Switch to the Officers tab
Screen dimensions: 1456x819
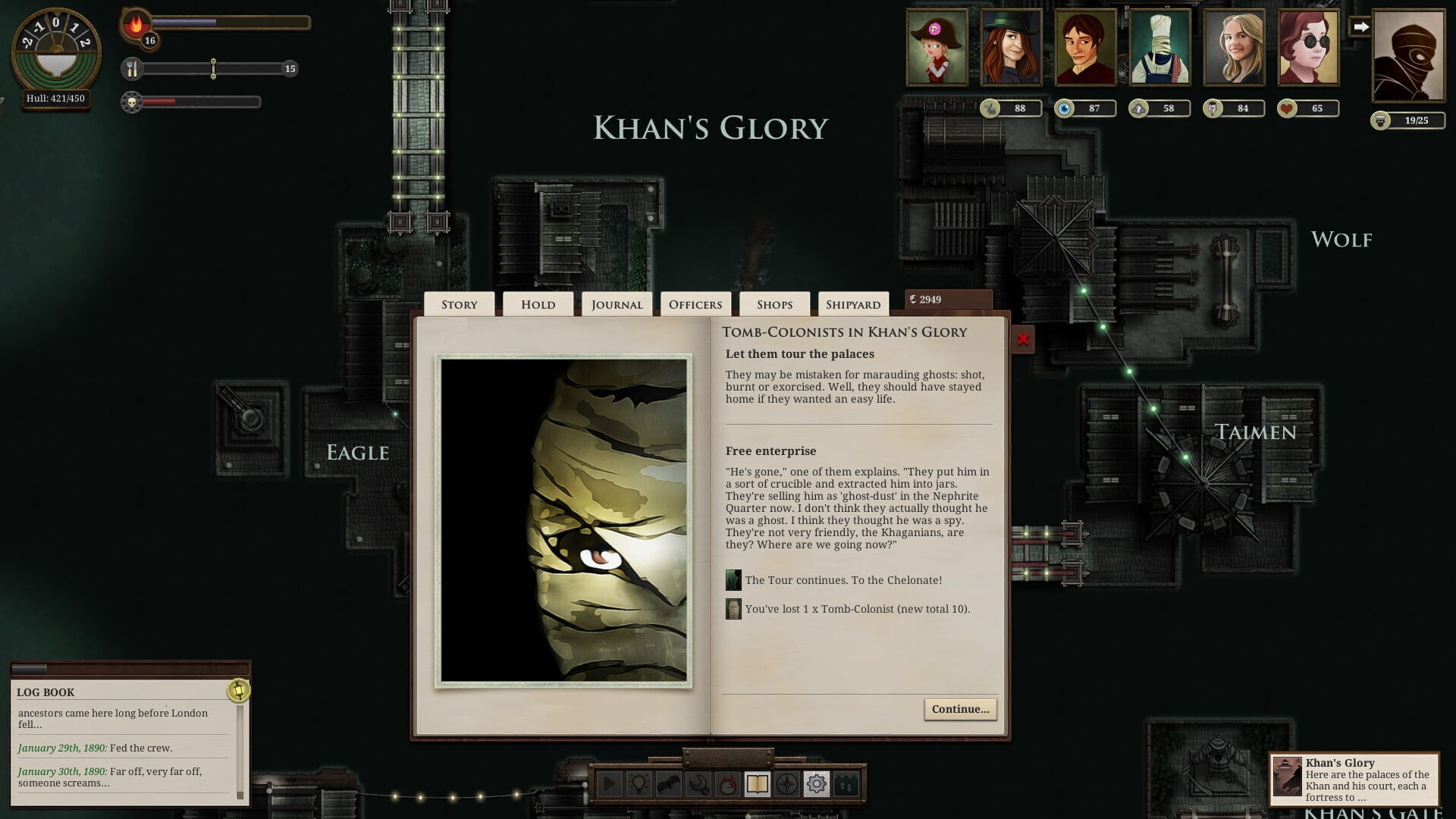coord(695,305)
